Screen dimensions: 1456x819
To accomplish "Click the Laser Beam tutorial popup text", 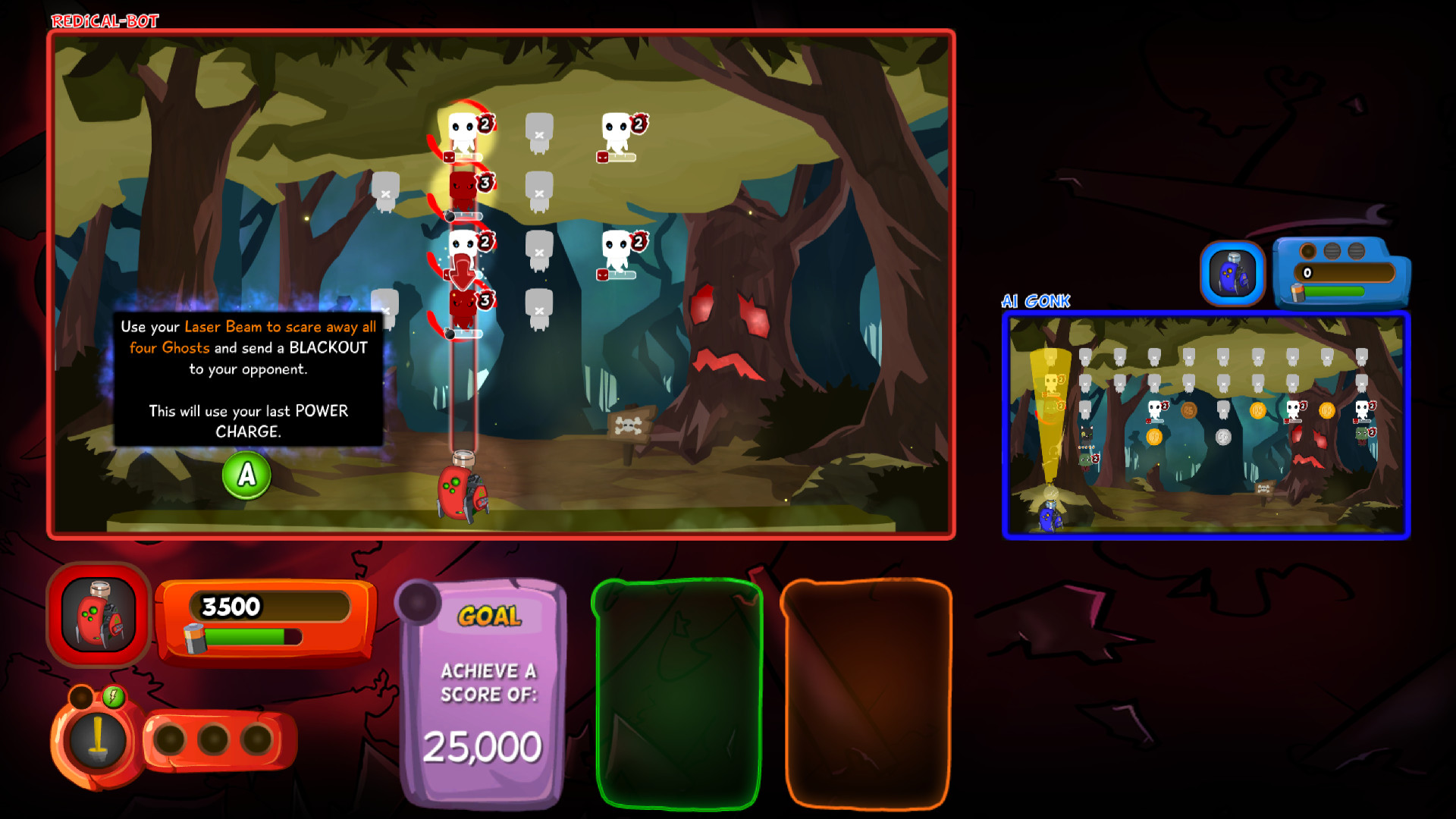I will [x=248, y=379].
